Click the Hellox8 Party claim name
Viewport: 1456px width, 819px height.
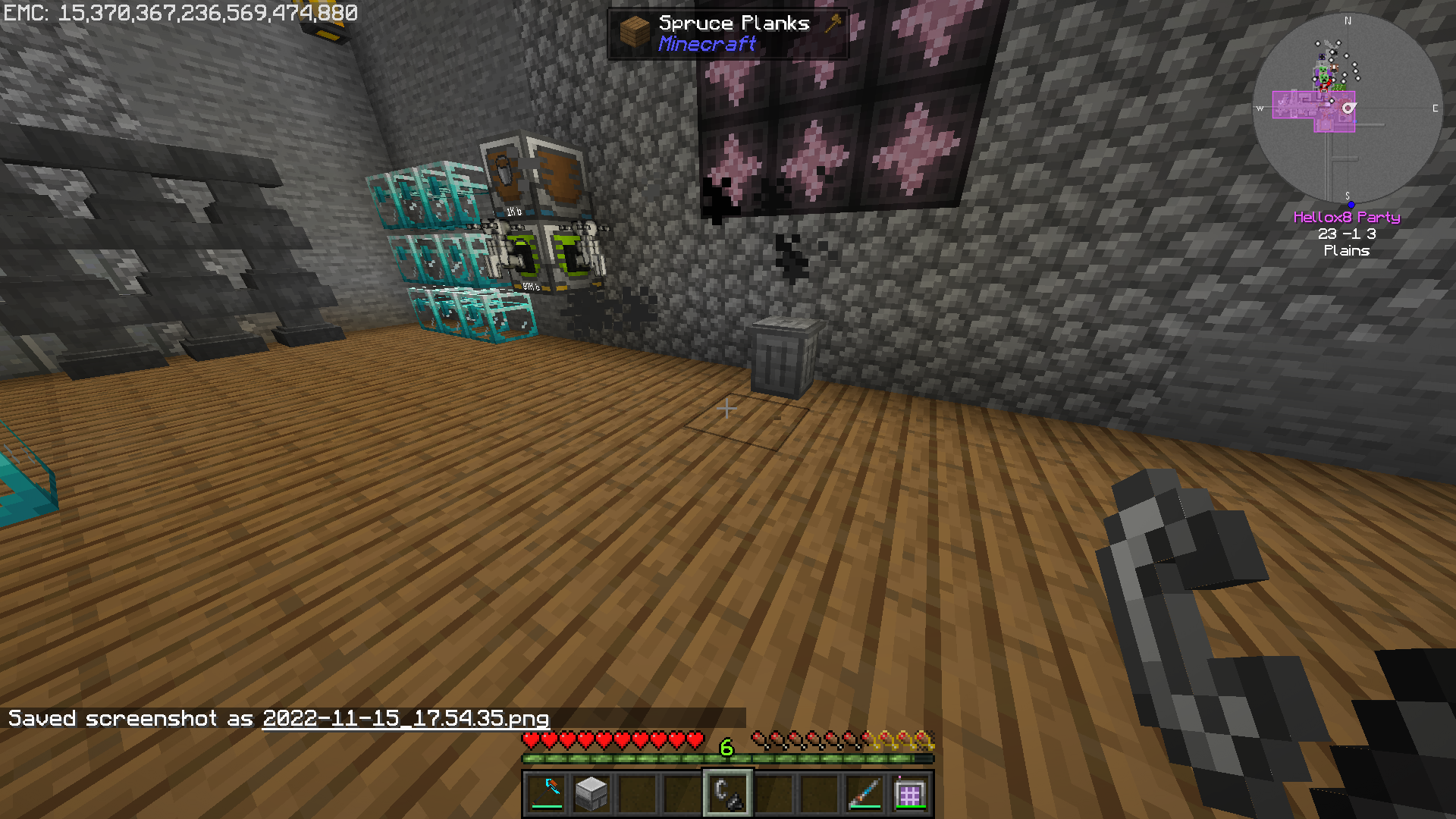click(x=1347, y=218)
